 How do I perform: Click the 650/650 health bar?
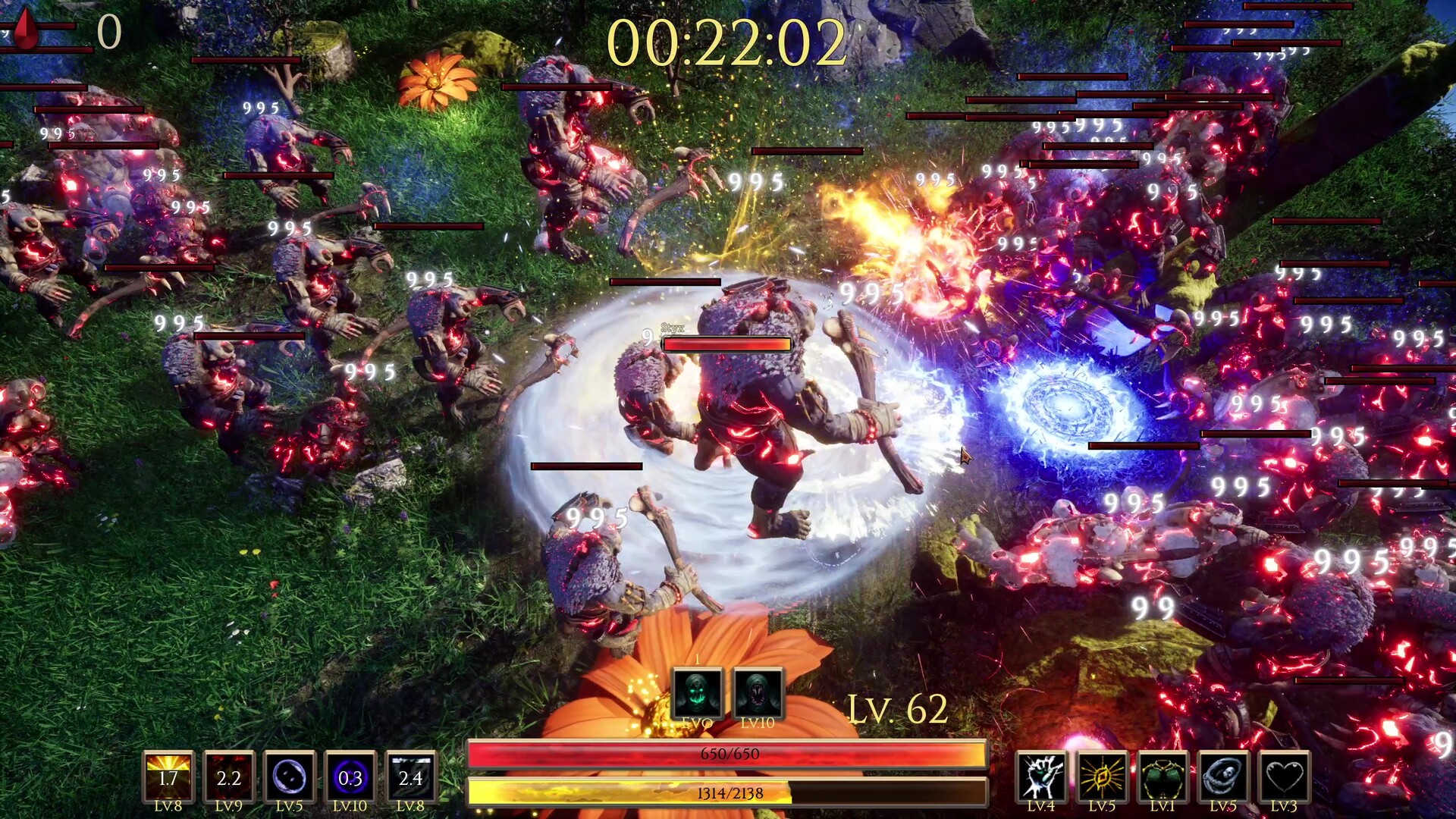click(x=728, y=753)
